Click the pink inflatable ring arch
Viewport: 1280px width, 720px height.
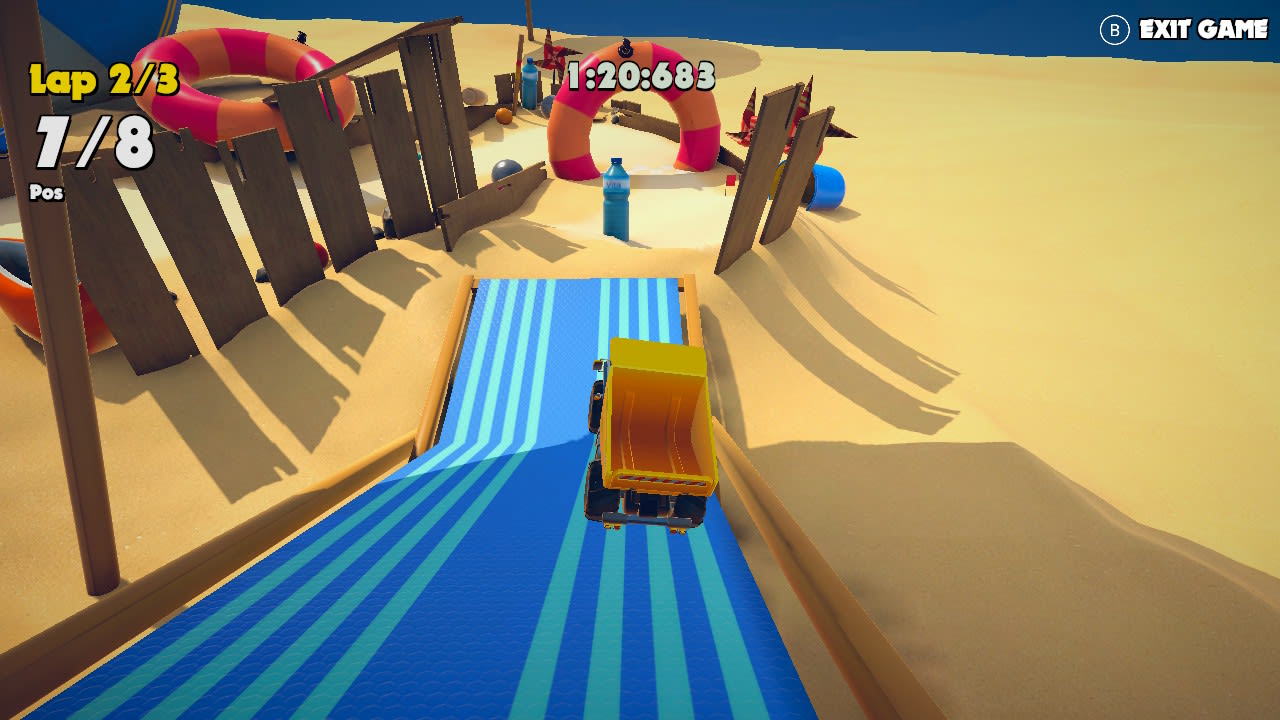[630, 110]
